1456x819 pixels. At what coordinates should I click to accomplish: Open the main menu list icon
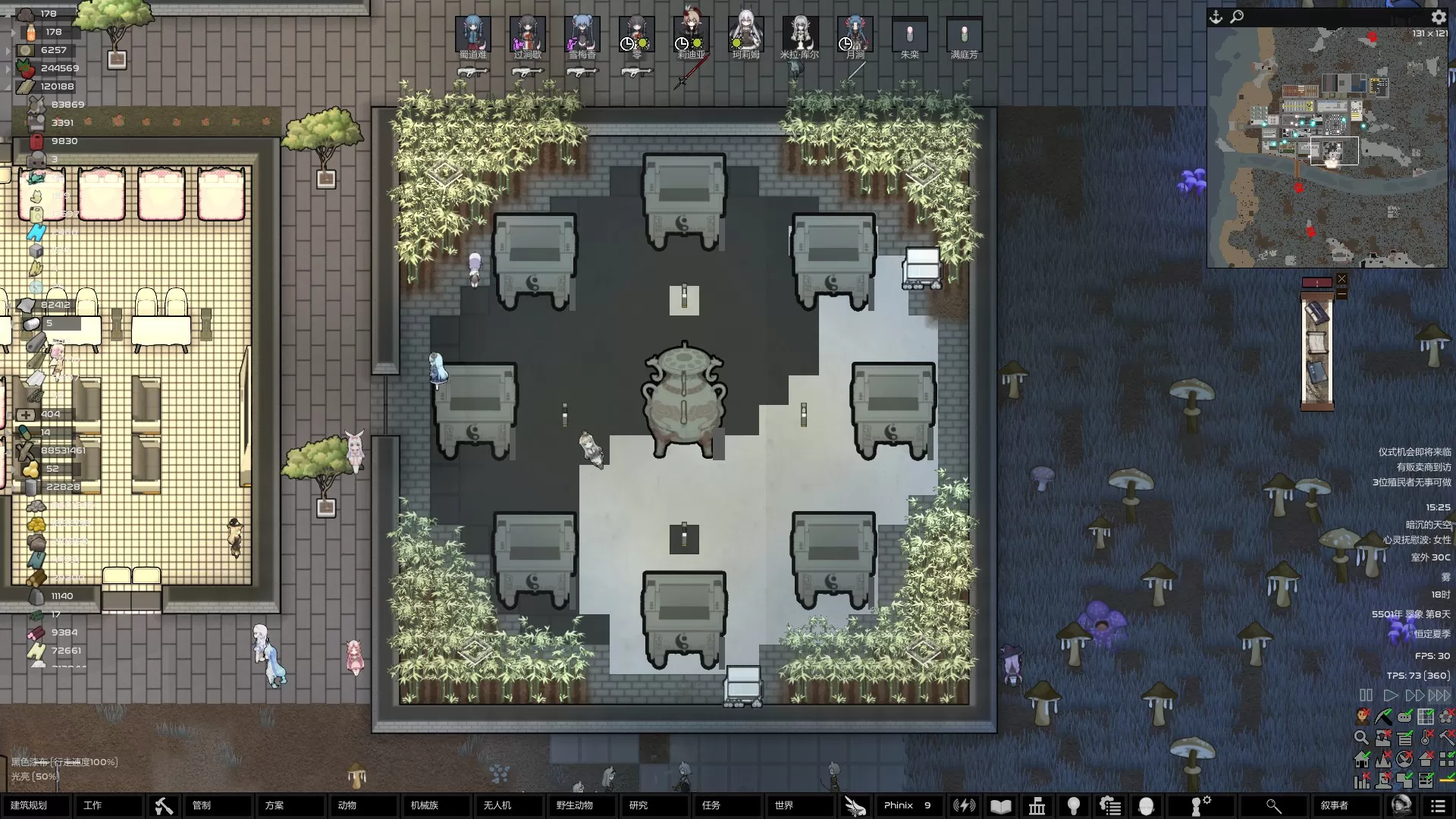click(x=1438, y=805)
